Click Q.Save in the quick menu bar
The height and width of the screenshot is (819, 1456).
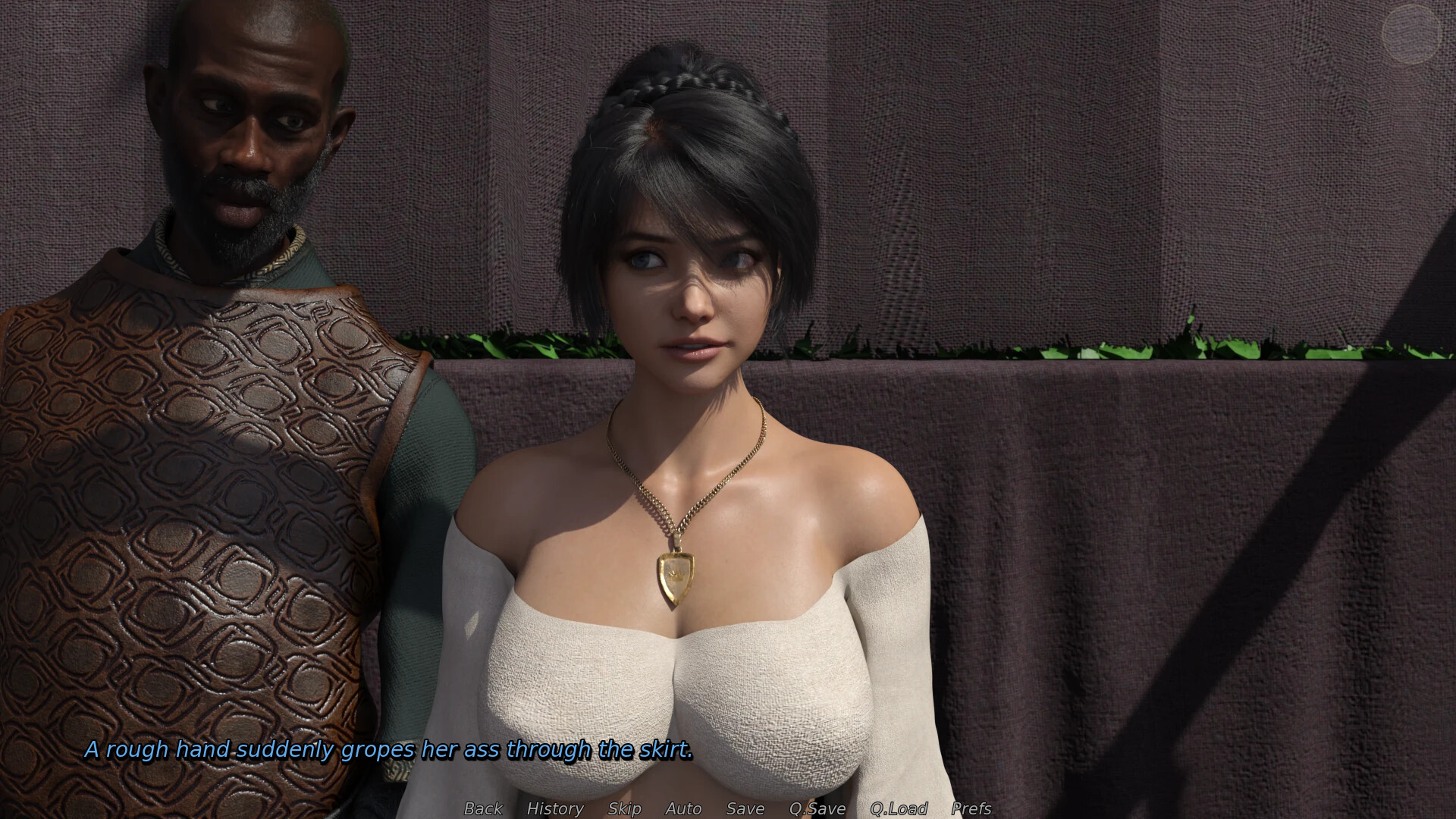(x=816, y=808)
